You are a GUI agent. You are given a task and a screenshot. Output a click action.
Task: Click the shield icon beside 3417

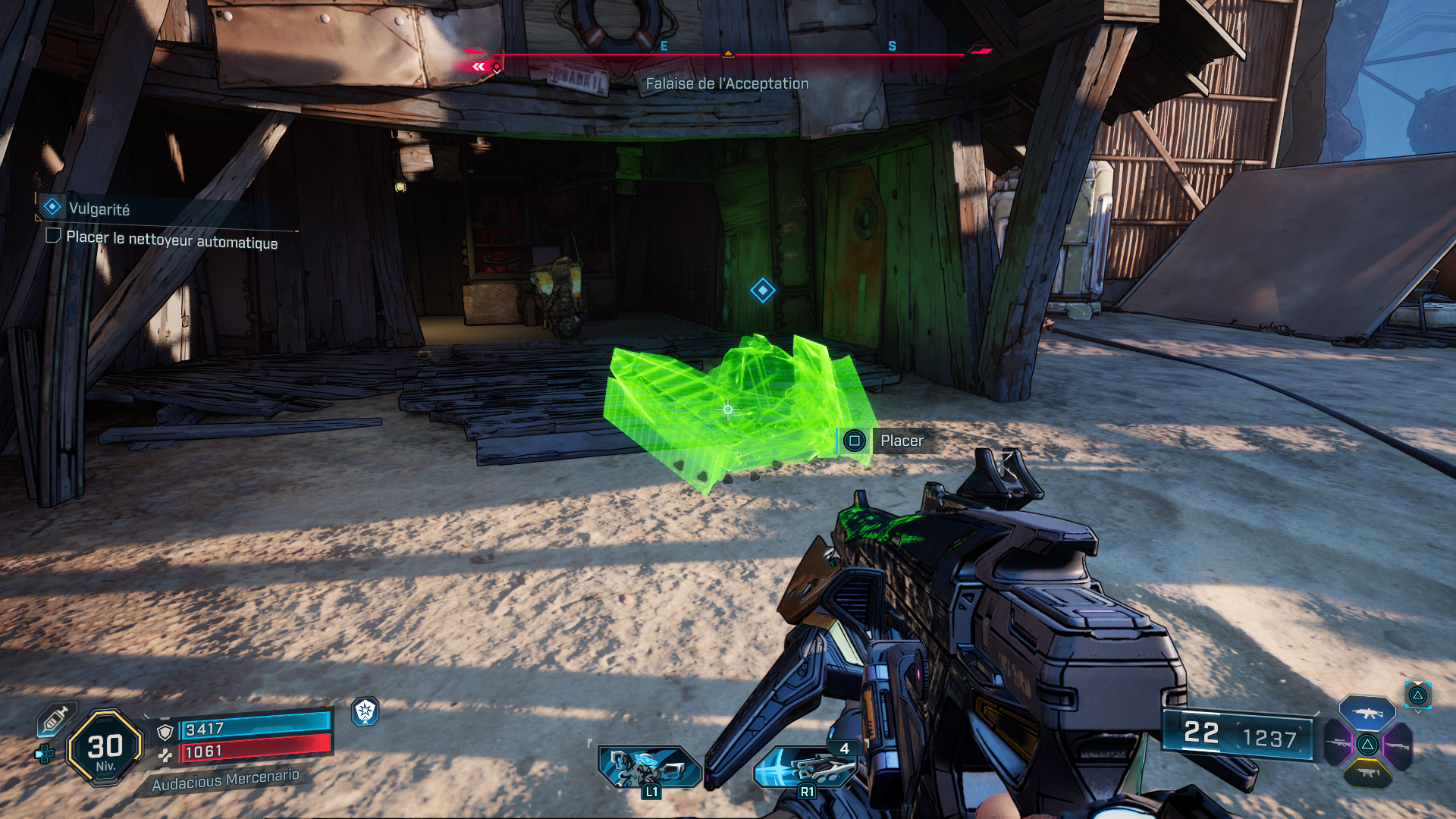165,731
